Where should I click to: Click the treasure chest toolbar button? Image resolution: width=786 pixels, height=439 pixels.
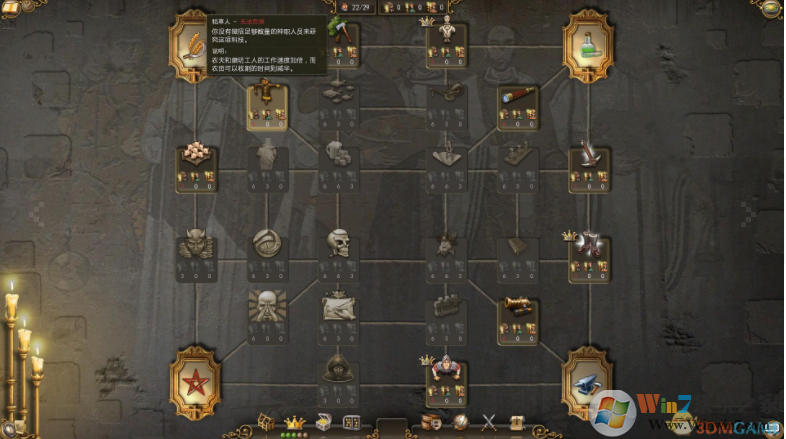[324, 422]
